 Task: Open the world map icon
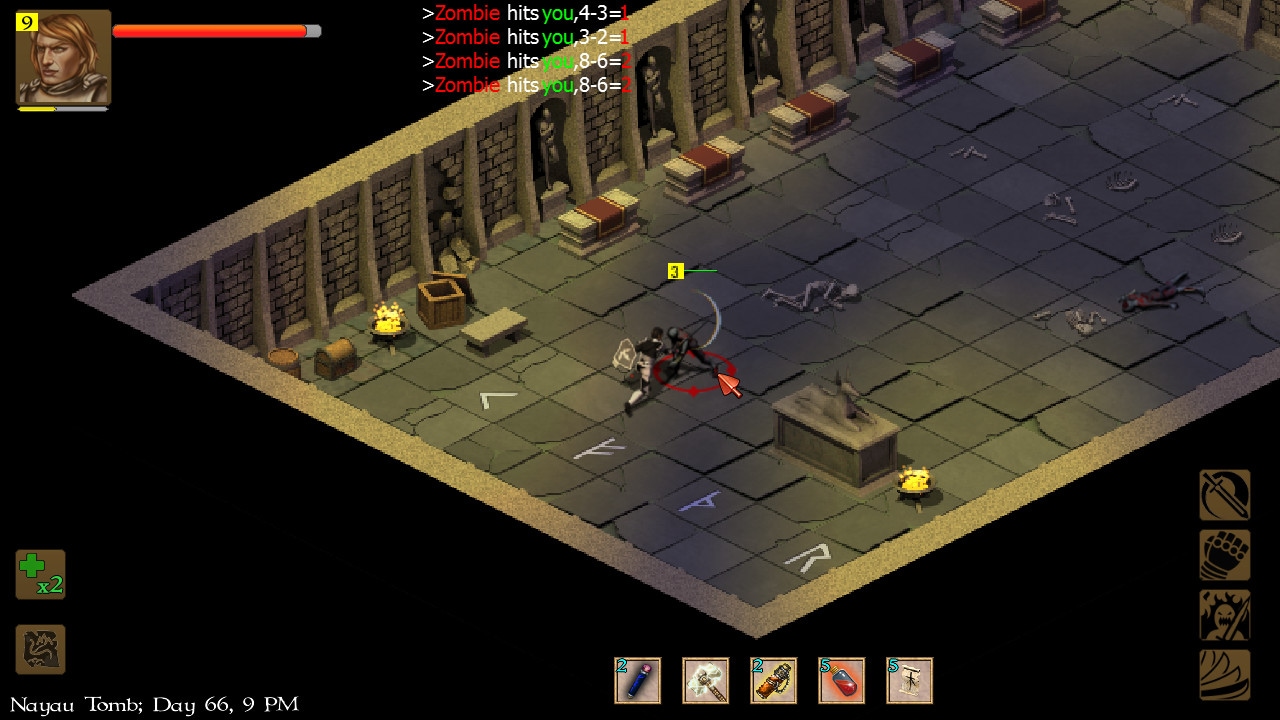tap(40, 649)
